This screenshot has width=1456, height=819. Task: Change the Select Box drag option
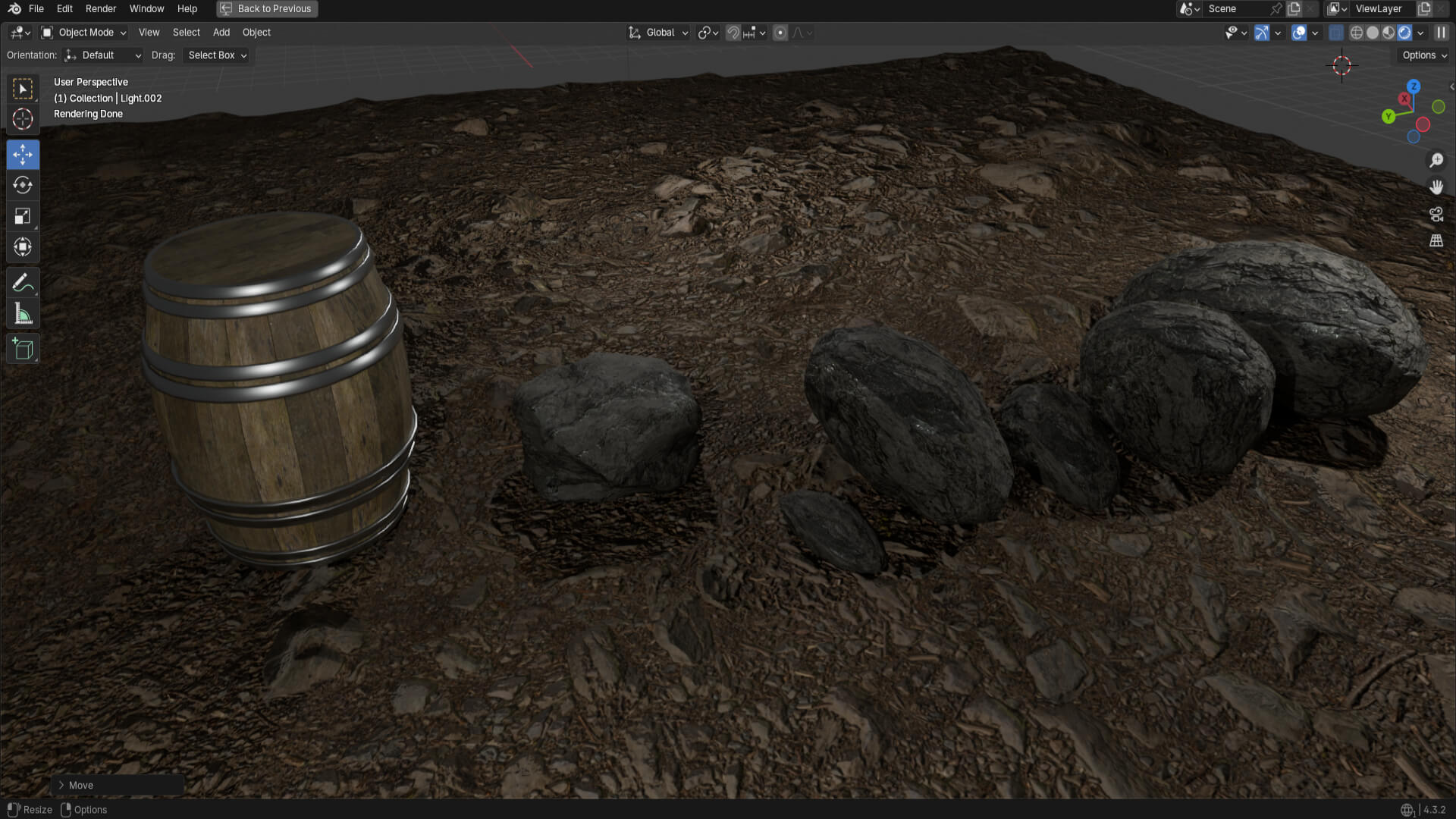(217, 55)
